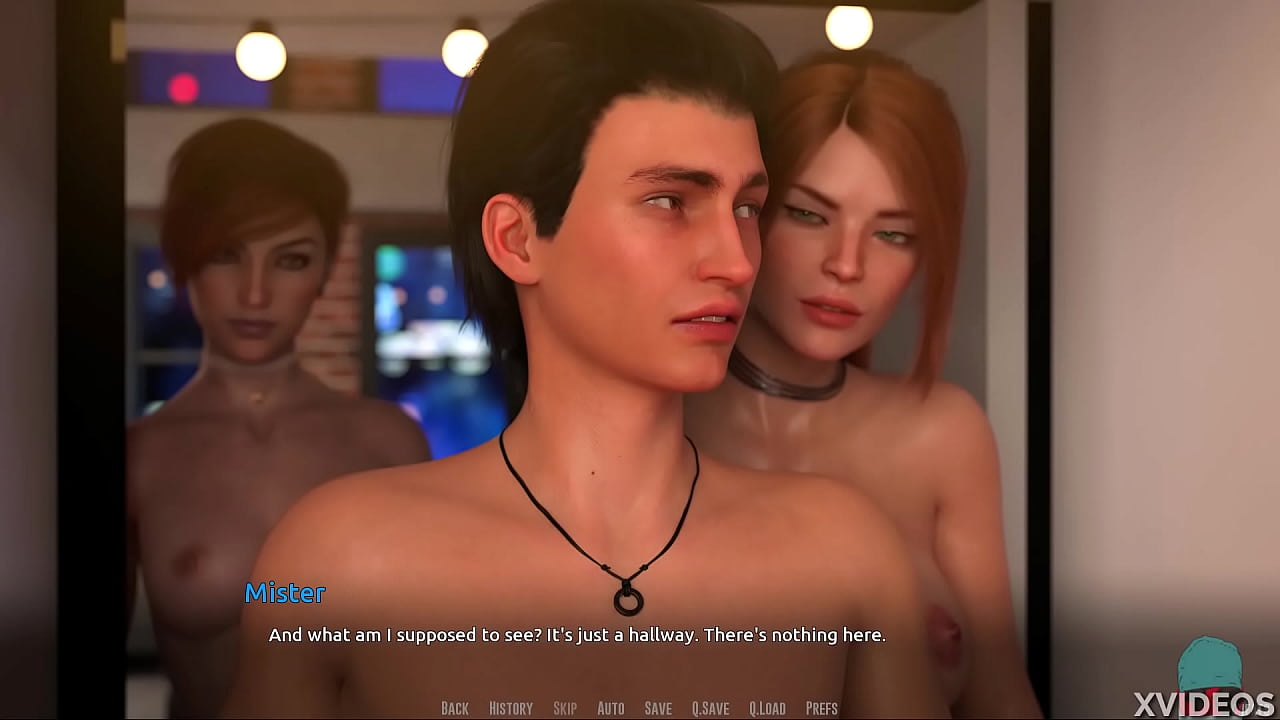The height and width of the screenshot is (720, 1280).
Task: Open the dialogue History log
Action: pos(510,708)
